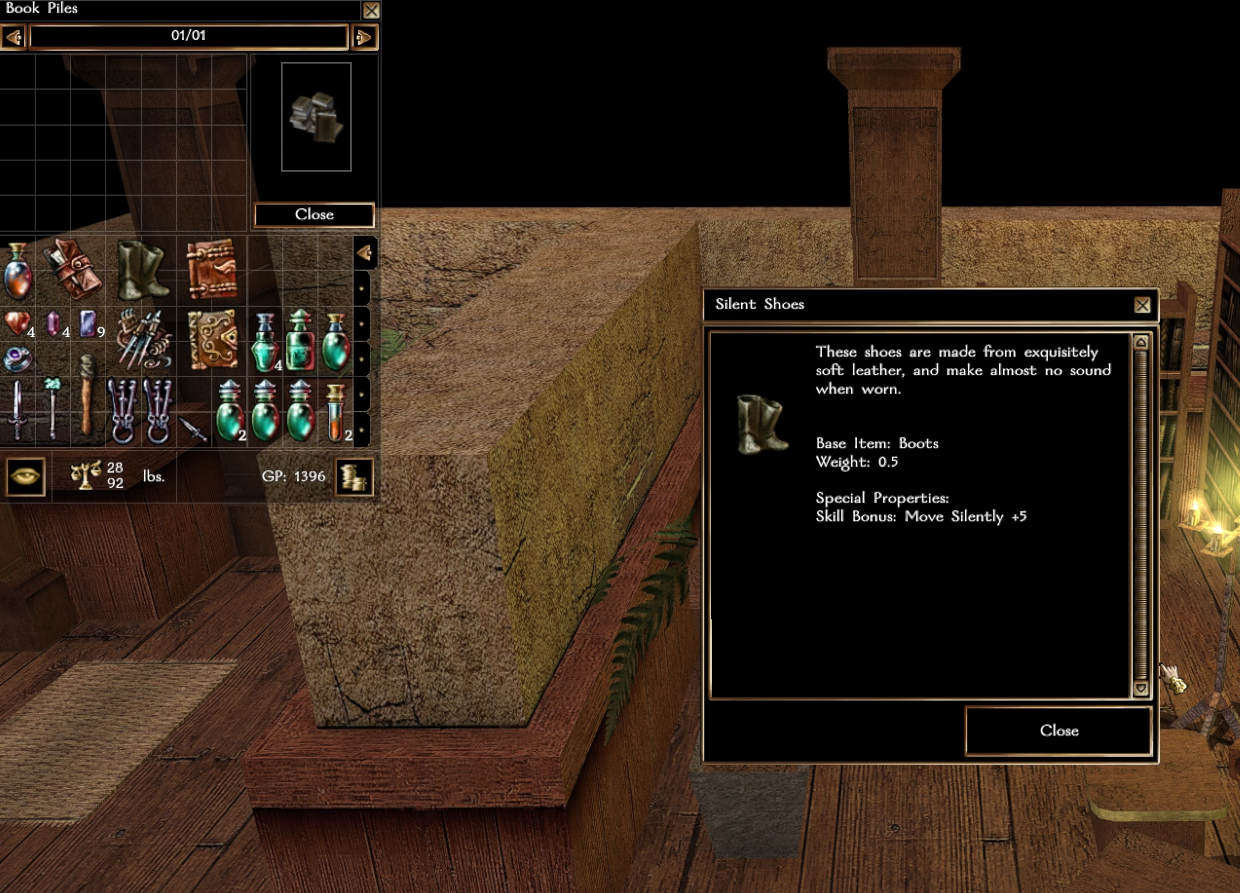Click the X on the Book Piles panel
Image resolution: width=1240 pixels, height=893 pixels.
(371, 11)
